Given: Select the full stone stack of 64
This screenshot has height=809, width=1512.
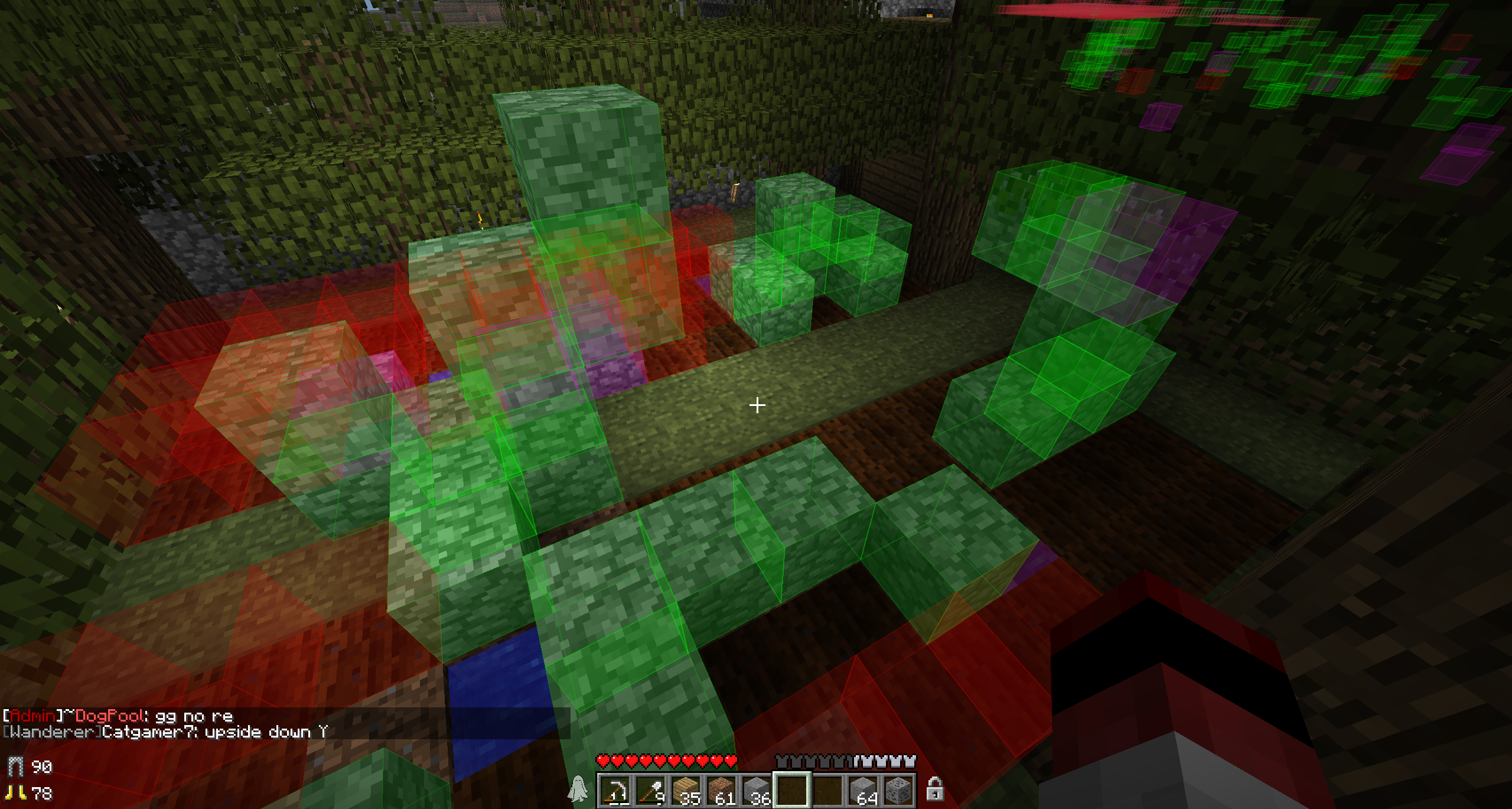Looking at the screenshot, I should (x=863, y=790).
